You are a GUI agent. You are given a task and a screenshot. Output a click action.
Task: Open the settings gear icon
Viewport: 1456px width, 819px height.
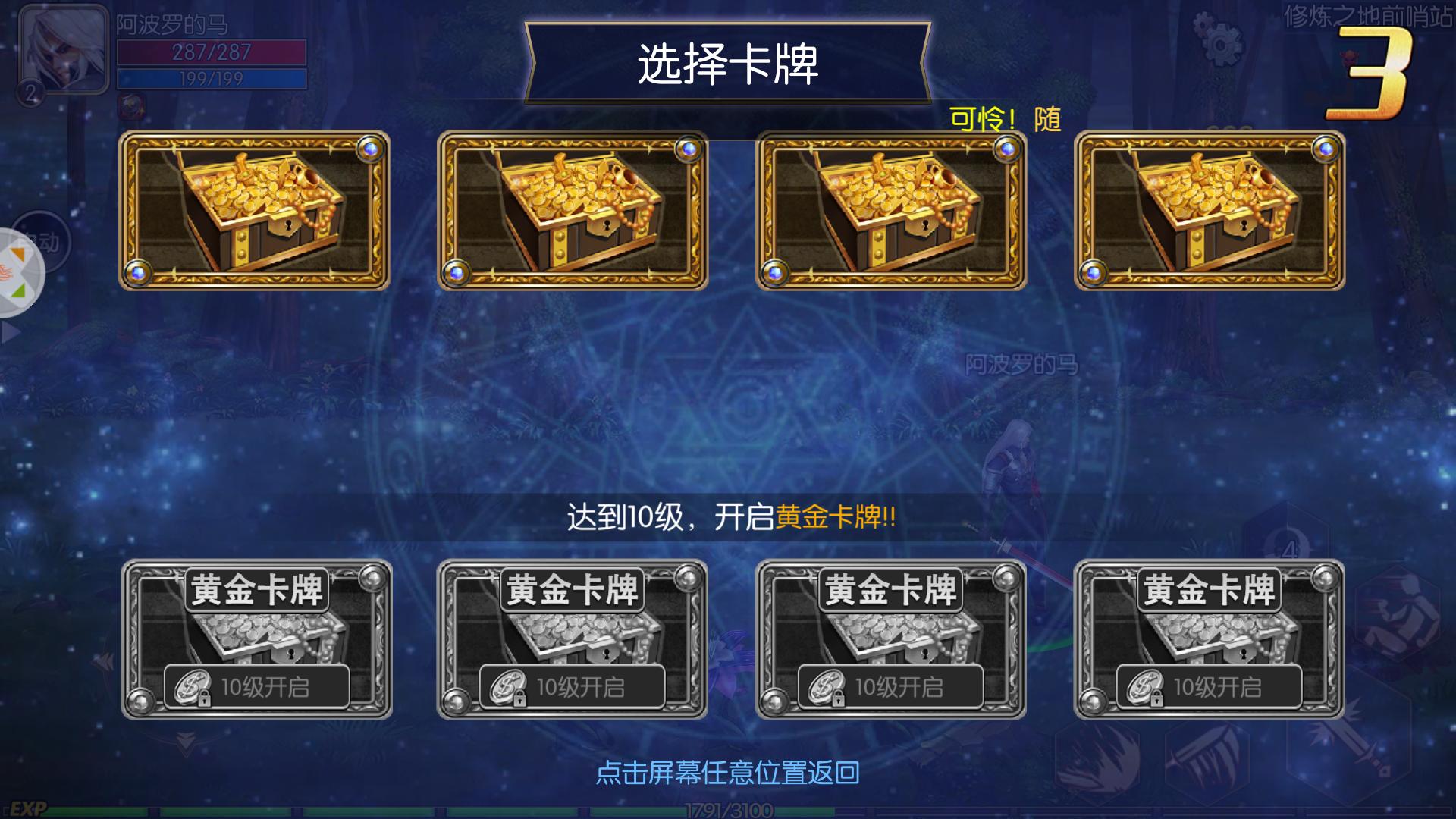1222,45
